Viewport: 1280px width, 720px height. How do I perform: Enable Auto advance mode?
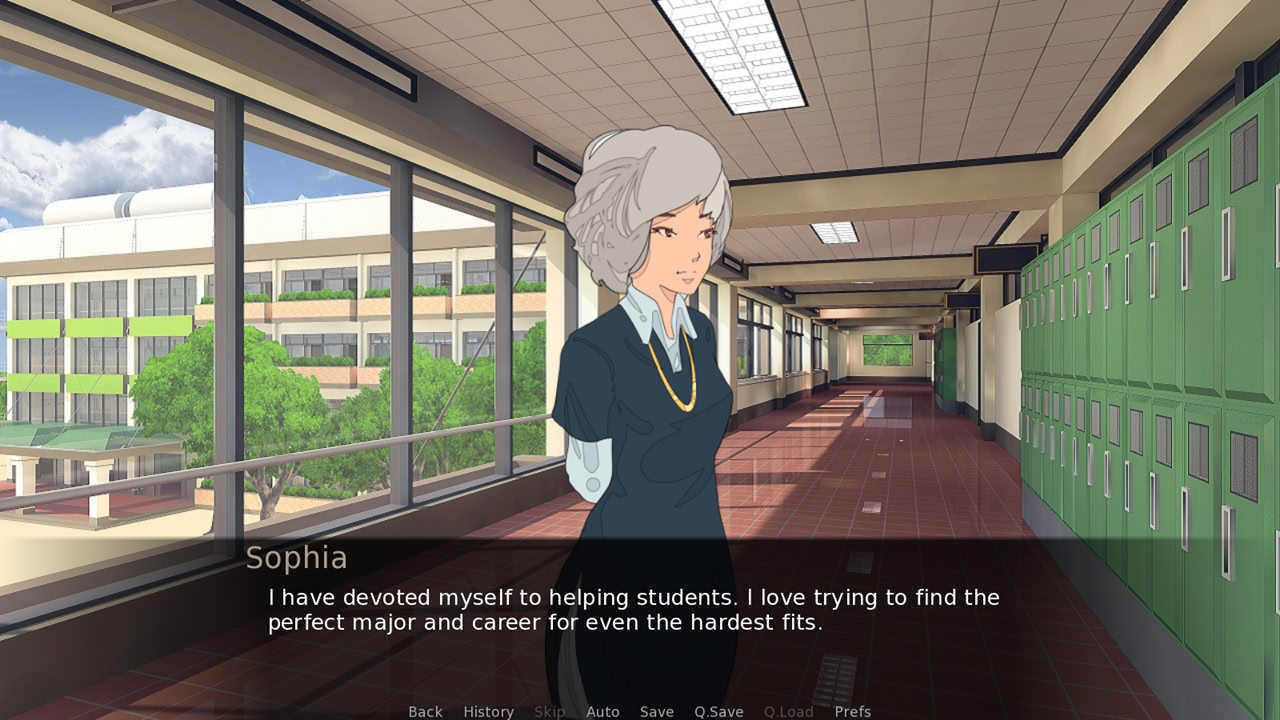[x=602, y=711]
